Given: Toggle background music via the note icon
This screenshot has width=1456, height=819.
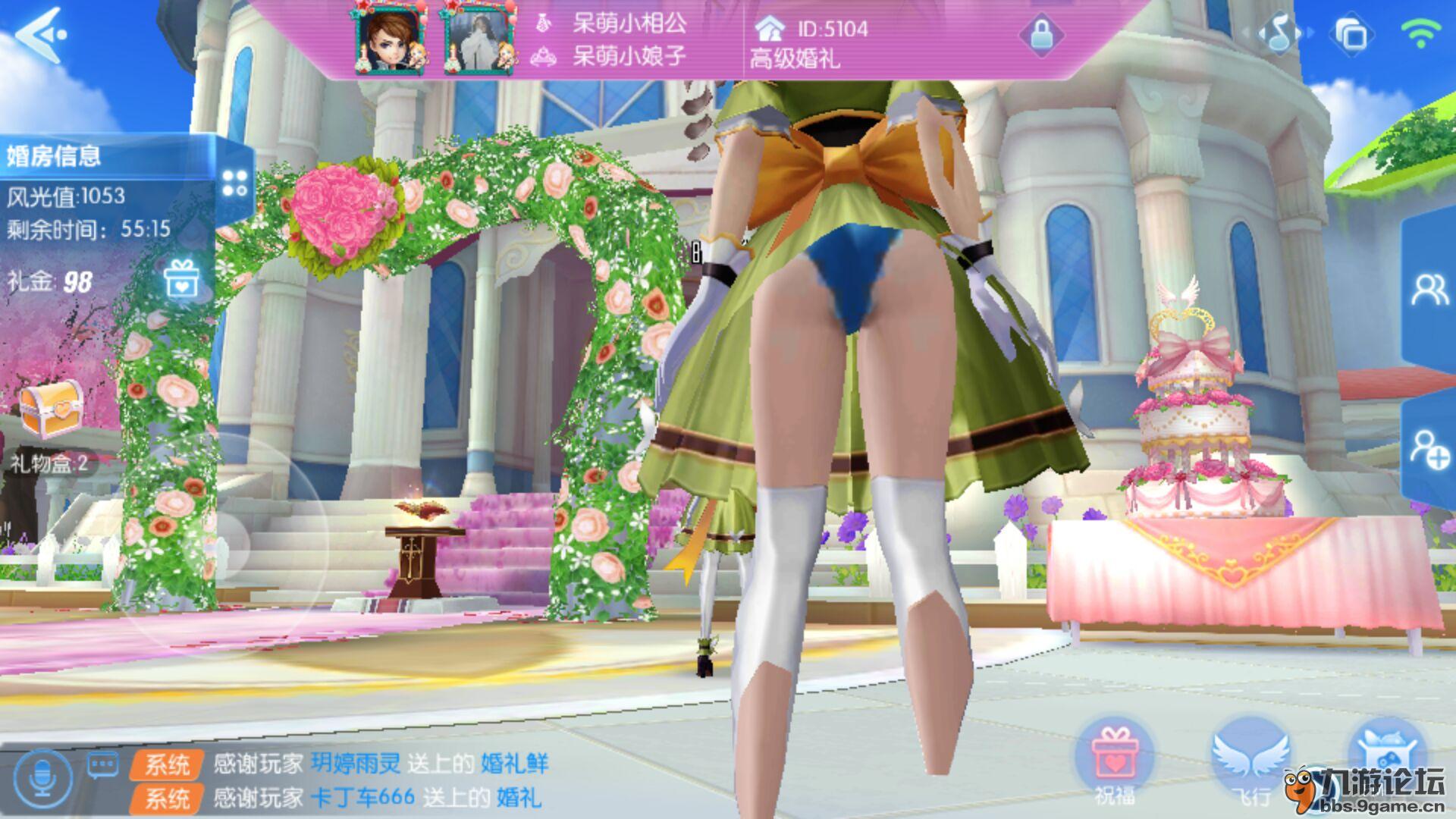Looking at the screenshot, I should point(1279,32).
